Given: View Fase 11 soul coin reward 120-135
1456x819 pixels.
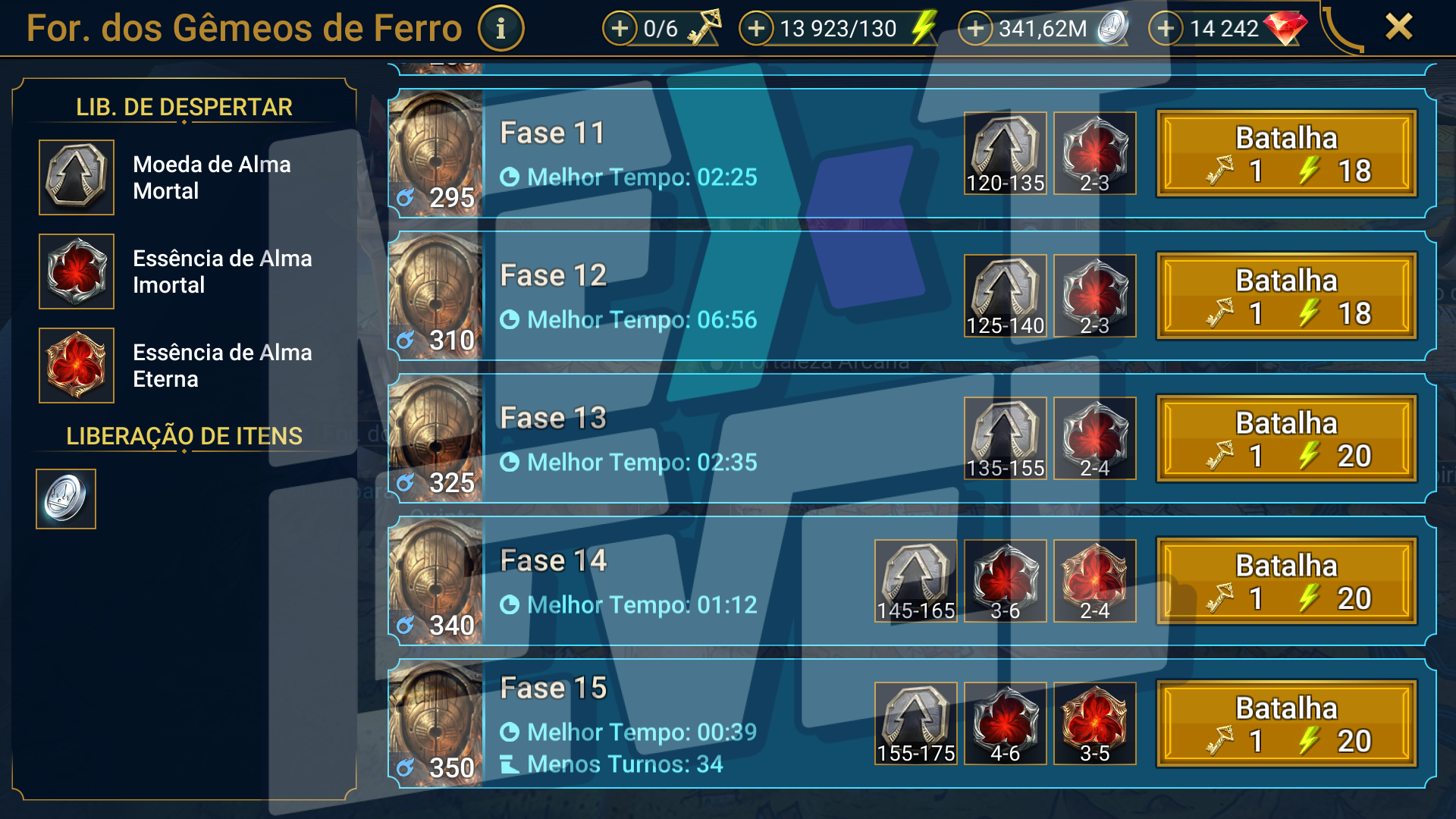Looking at the screenshot, I should pos(1005,154).
